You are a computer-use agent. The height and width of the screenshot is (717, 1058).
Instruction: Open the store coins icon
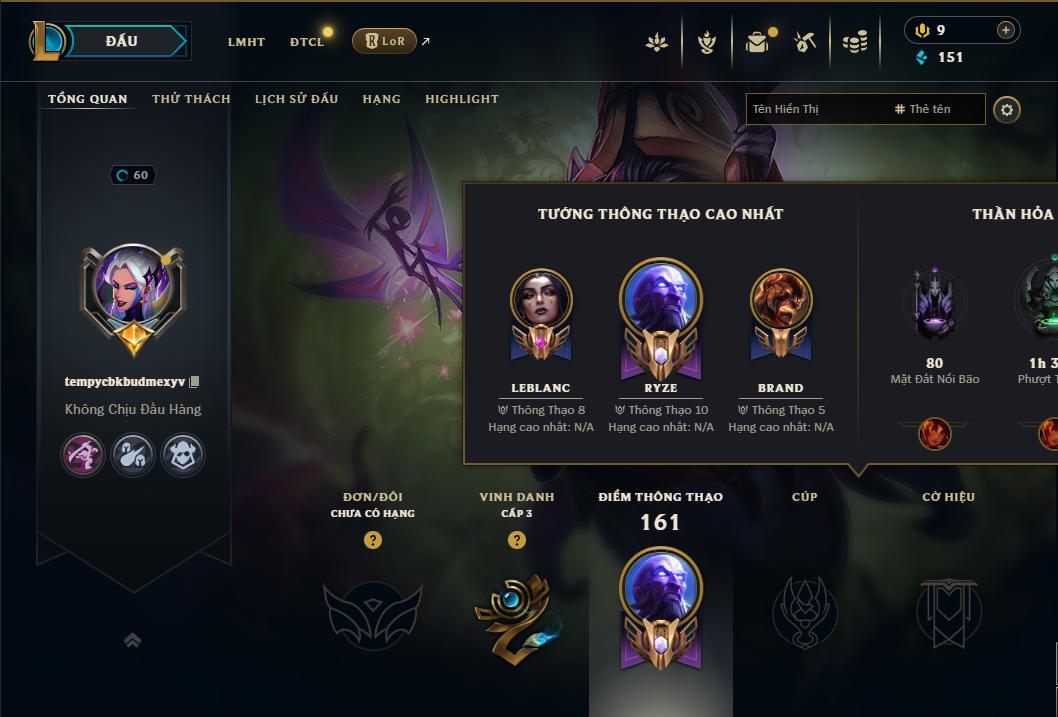click(x=854, y=42)
